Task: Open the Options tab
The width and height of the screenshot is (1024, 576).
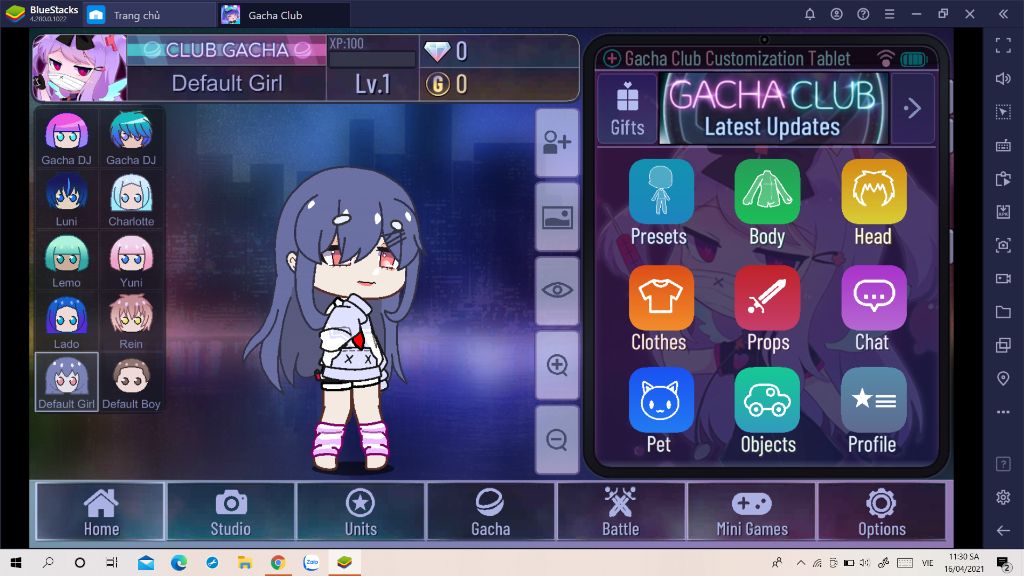Action: [x=881, y=512]
